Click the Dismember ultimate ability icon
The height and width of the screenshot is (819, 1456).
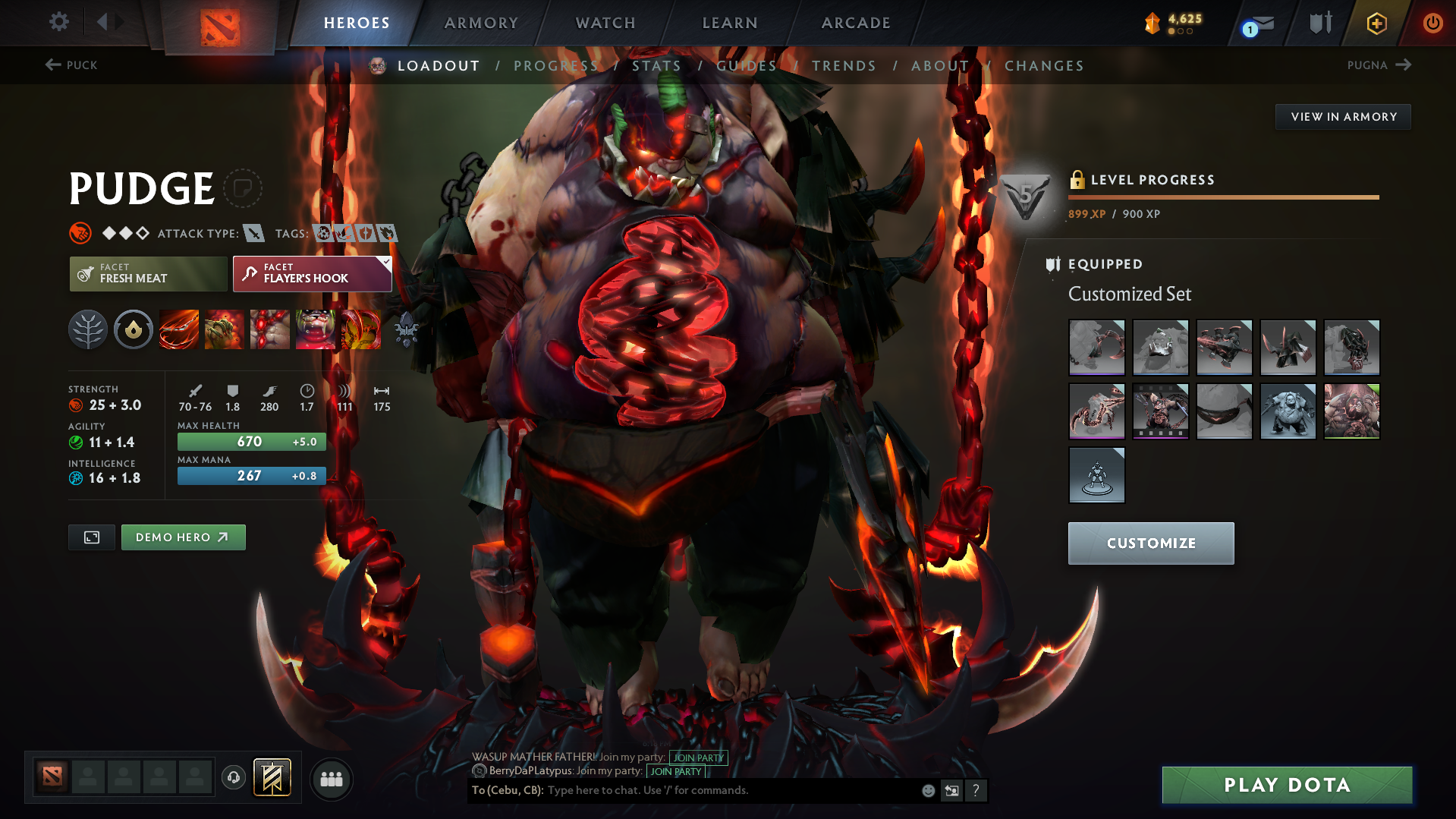(316, 329)
